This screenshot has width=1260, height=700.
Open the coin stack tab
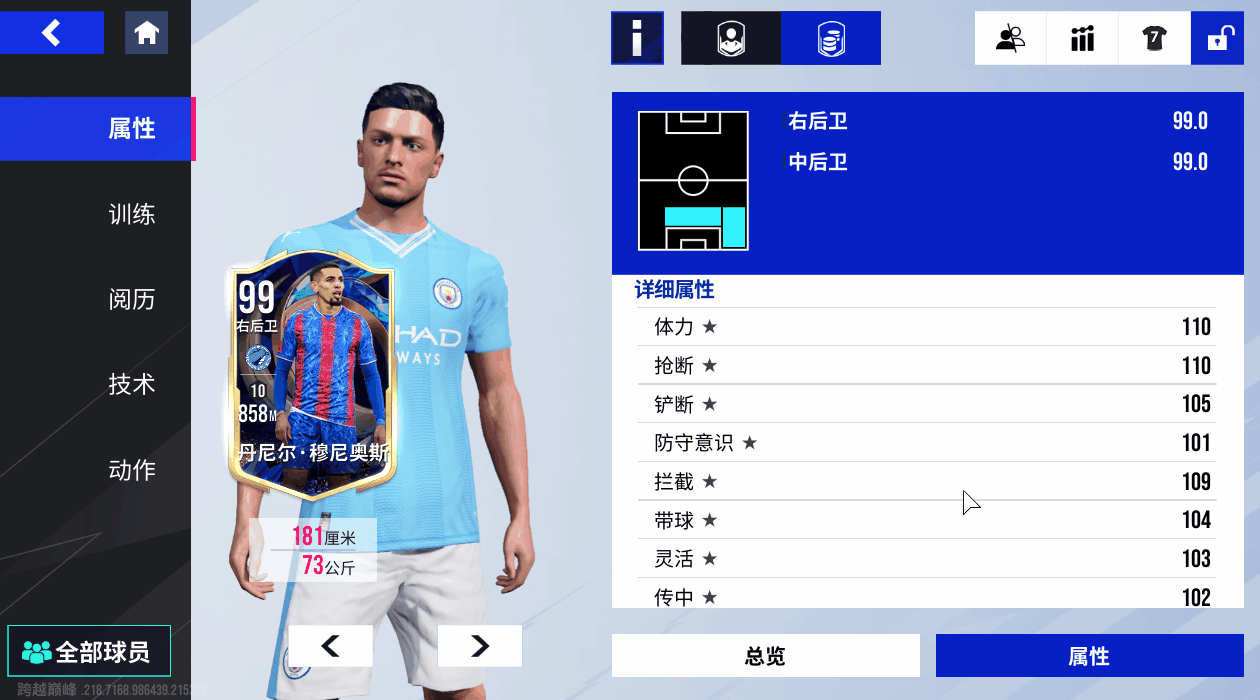(x=830, y=38)
